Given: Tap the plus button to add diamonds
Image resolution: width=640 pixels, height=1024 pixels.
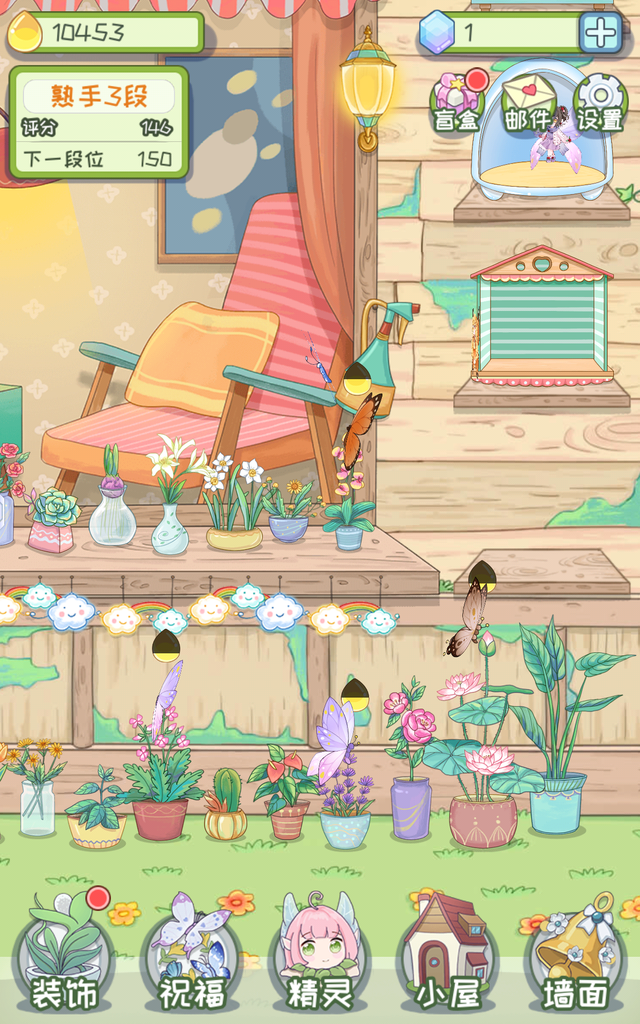Looking at the screenshot, I should click(601, 34).
